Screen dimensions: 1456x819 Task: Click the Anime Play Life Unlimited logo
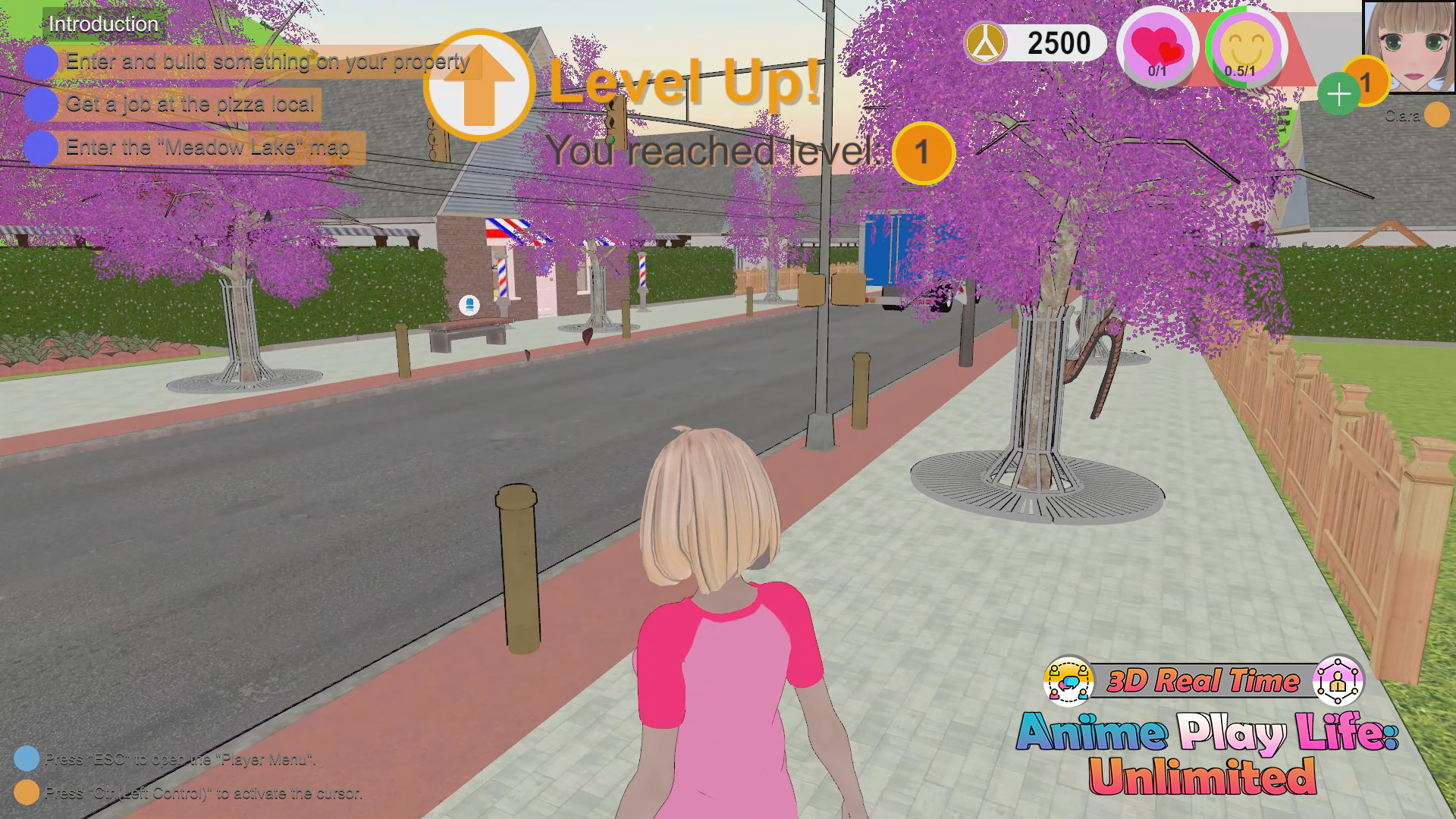(1206, 751)
